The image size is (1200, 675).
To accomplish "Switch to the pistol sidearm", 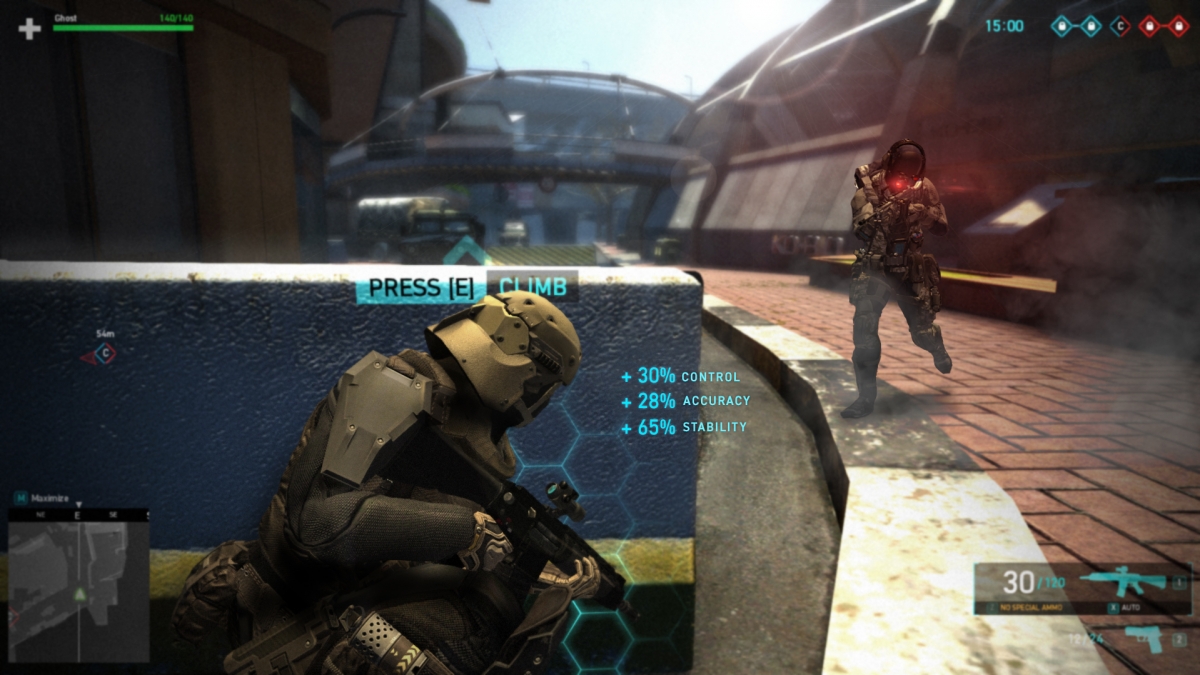I will (x=1144, y=638).
